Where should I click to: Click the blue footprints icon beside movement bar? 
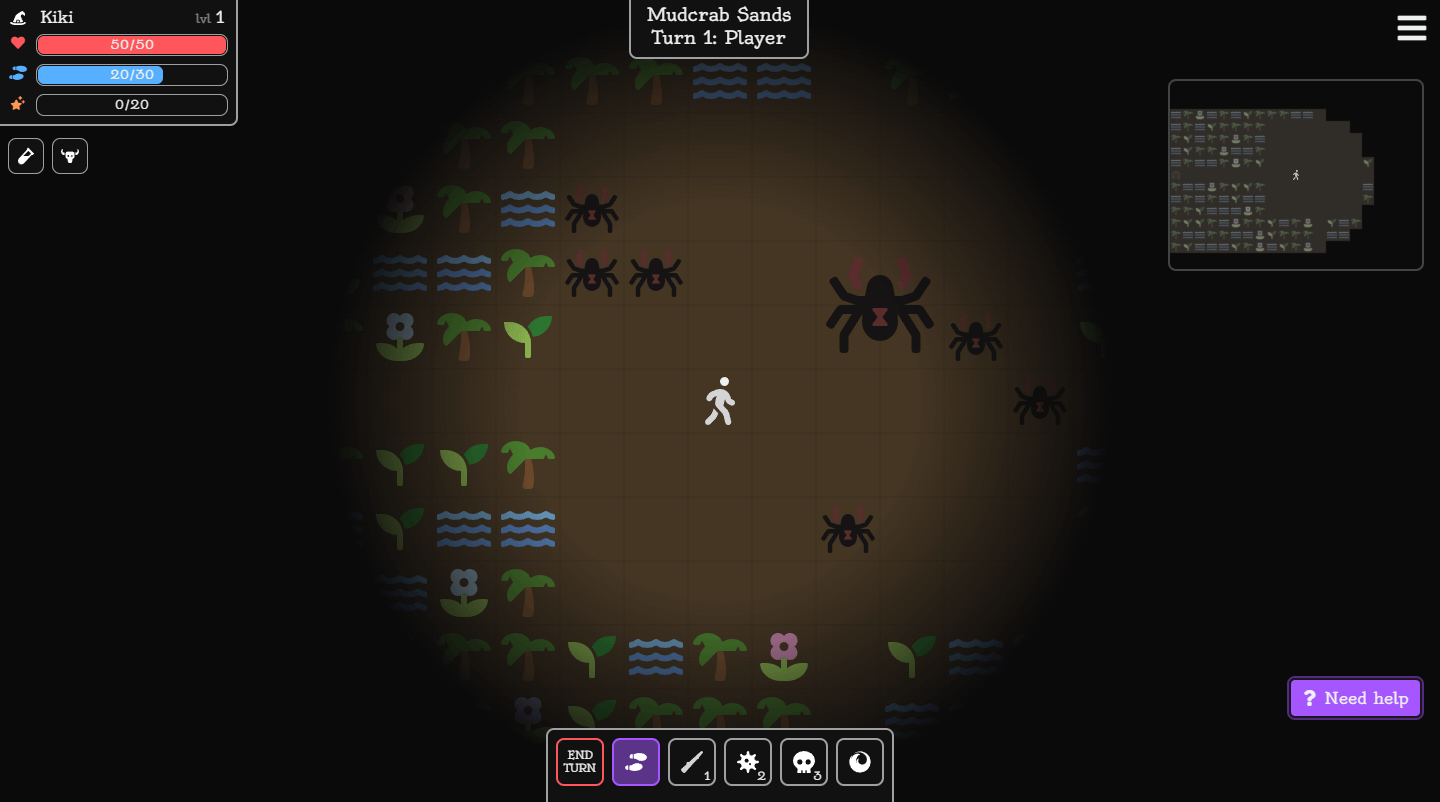point(17,74)
